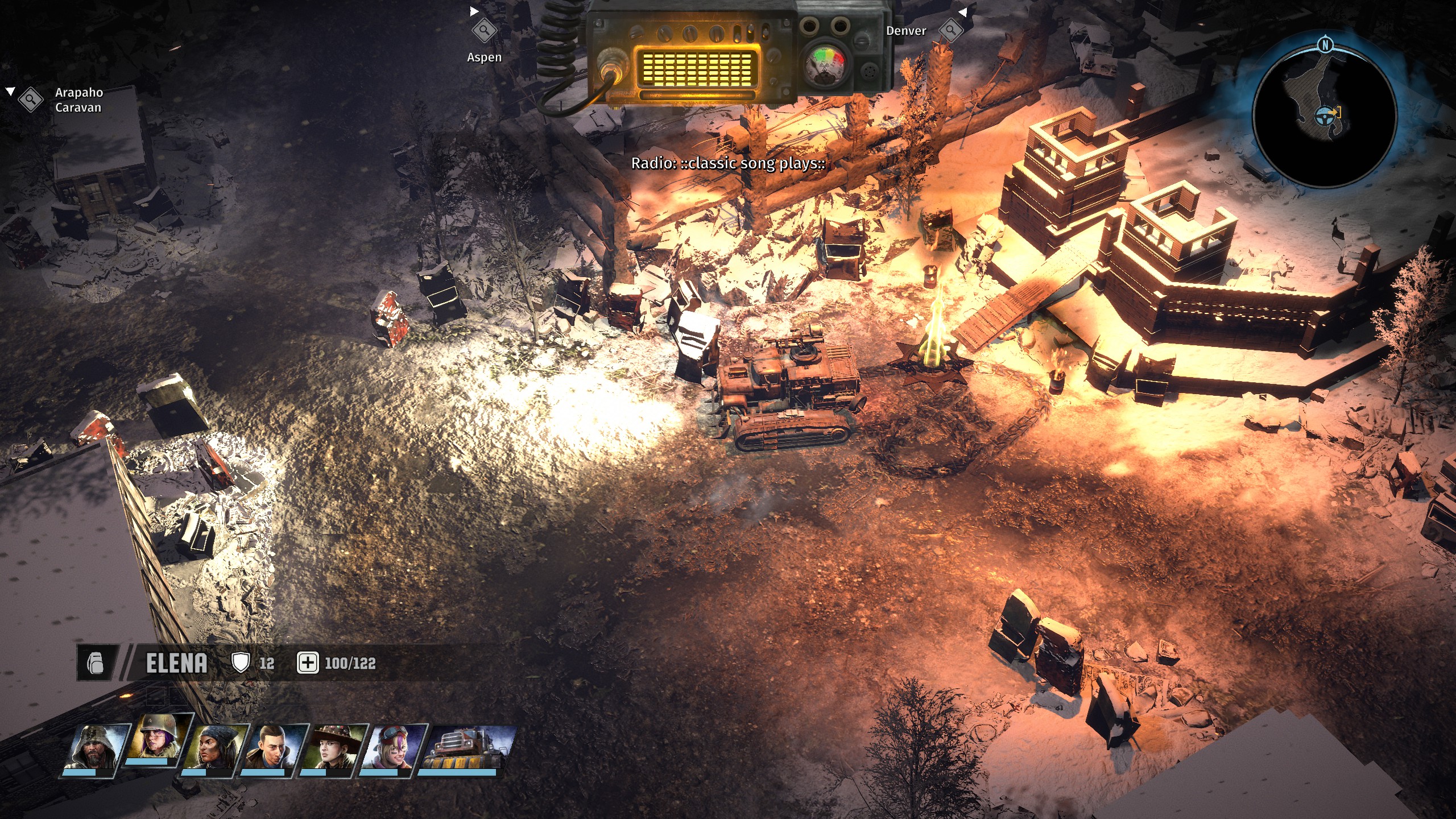The width and height of the screenshot is (1456, 819).
Task: Open the backpack inventory icon
Action: pos(96,663)
